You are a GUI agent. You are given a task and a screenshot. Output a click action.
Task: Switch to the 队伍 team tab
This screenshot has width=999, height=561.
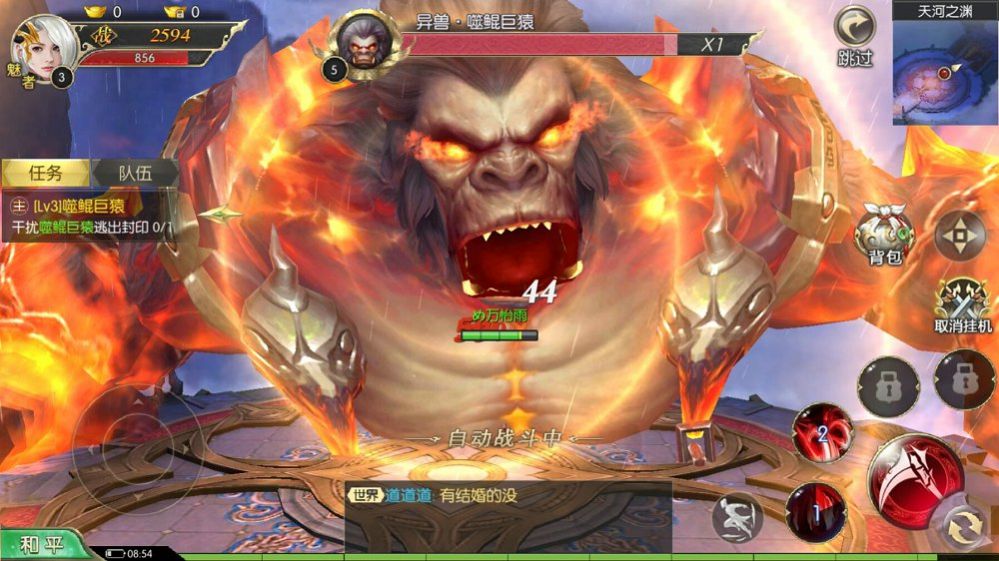(x=134, y=173)
